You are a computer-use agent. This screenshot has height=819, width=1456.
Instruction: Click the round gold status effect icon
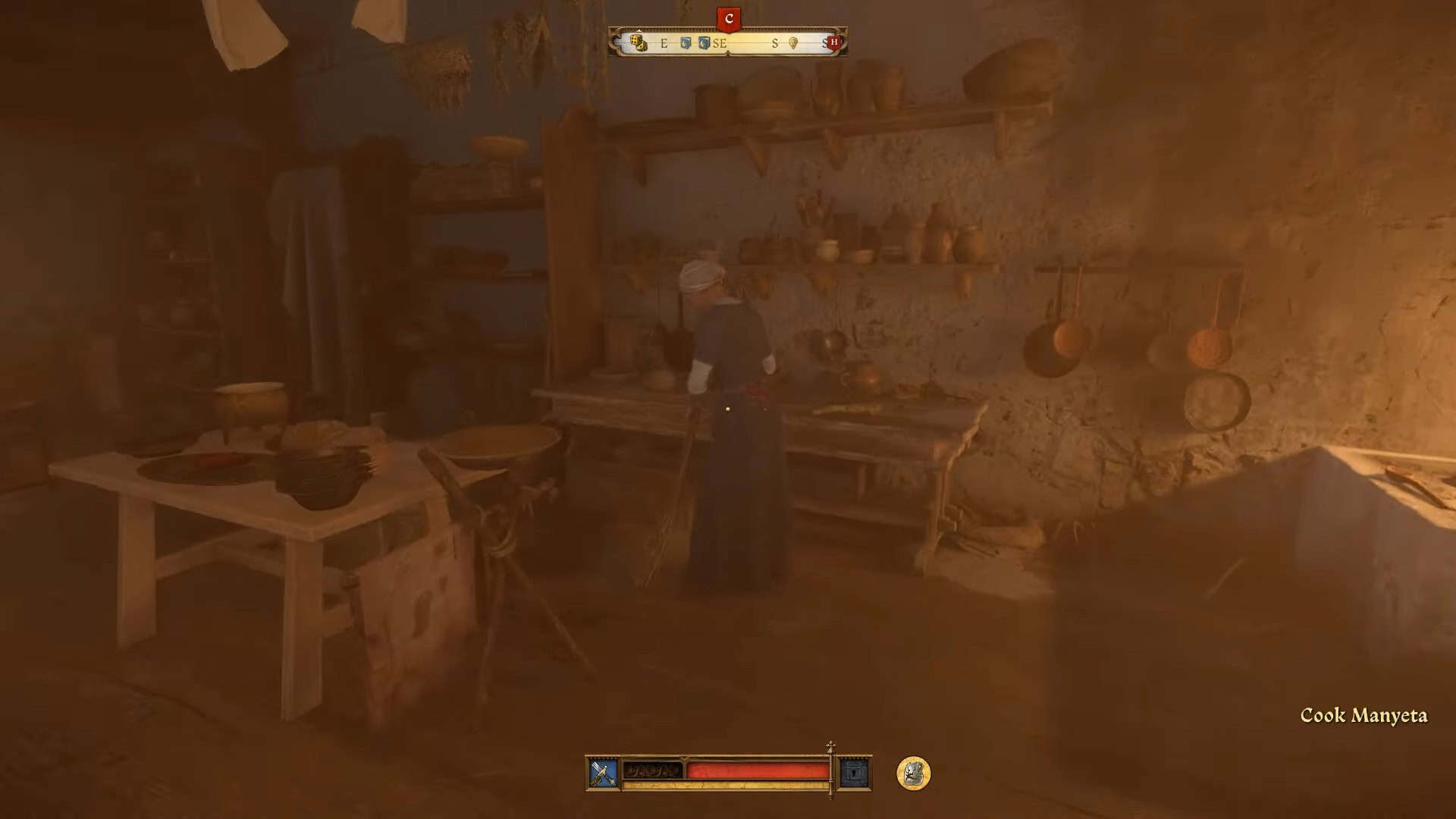[913, 773]
